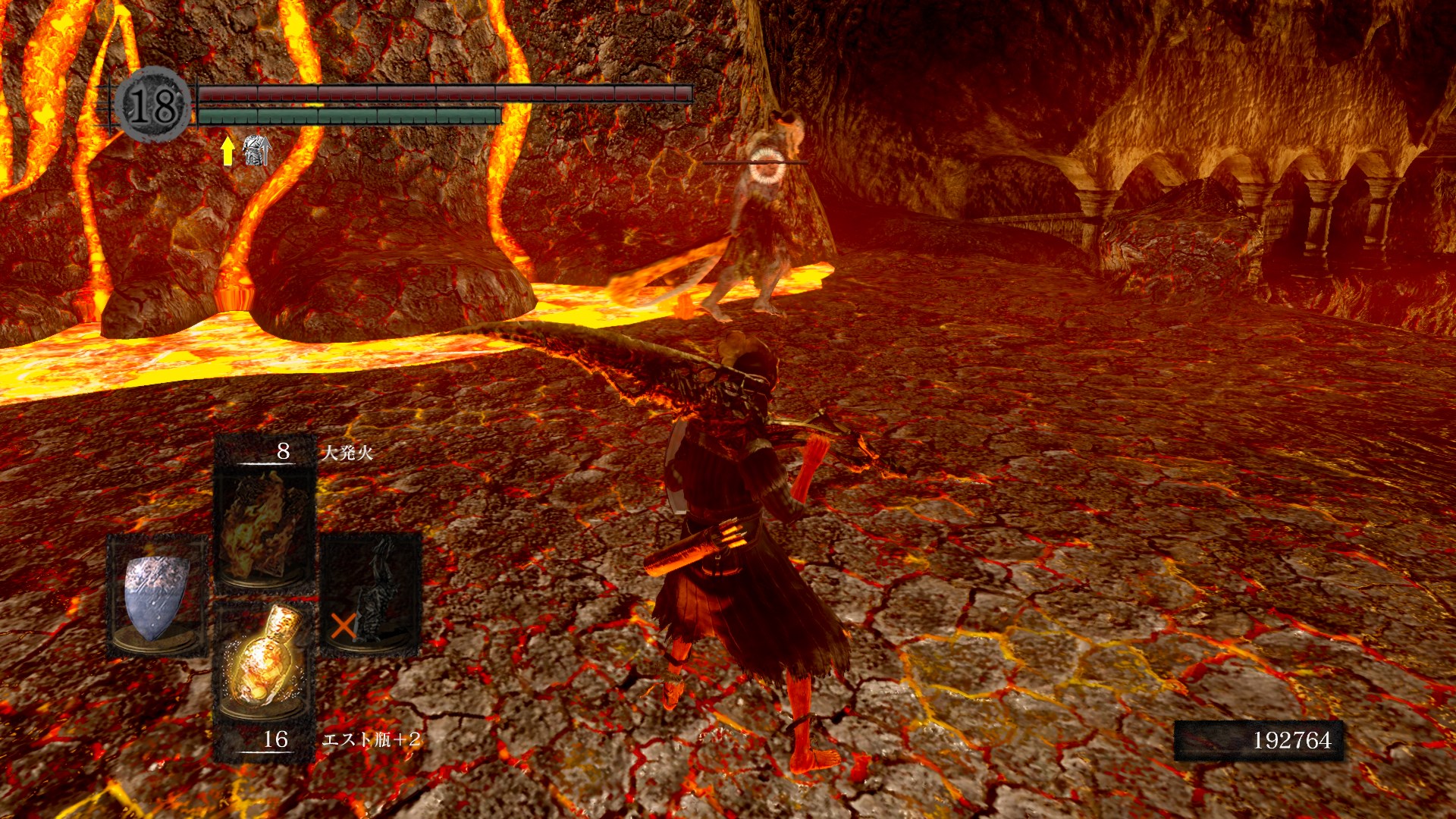This screenshot has height=819, width=1456.
Task: Select the right-hand greatsword weapon slot
Action: tap(371, 593)
